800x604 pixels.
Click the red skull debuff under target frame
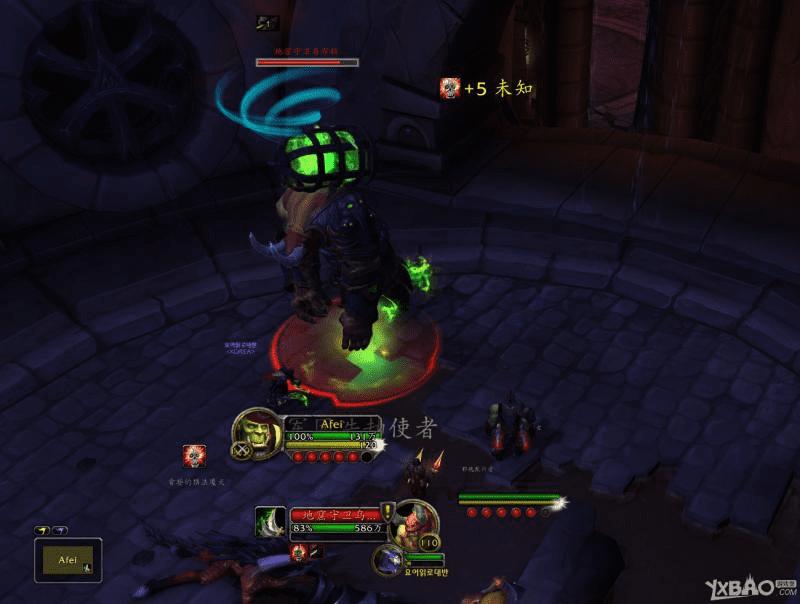tap(298, 551)
